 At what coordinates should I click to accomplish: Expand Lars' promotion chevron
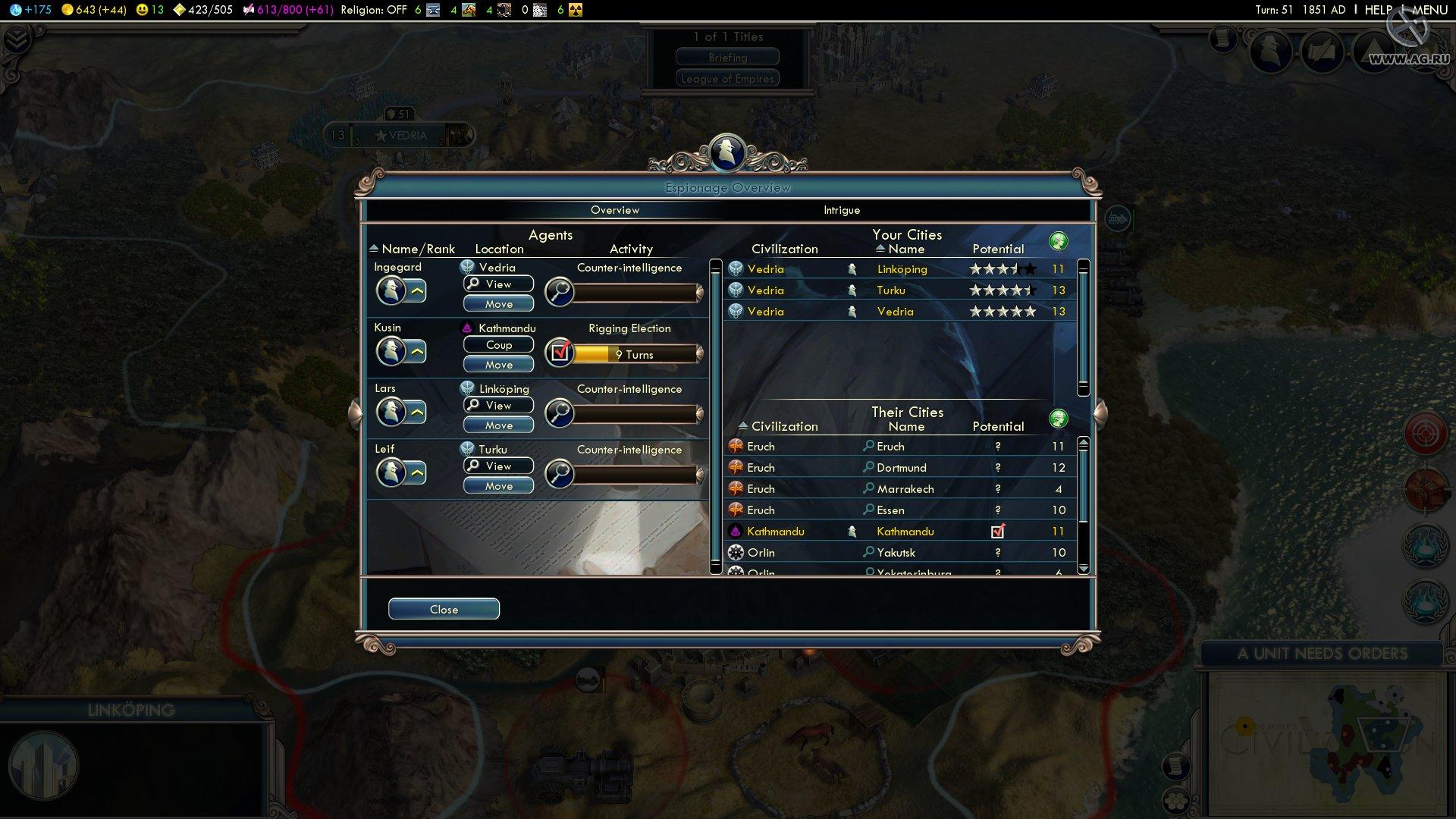click(418, 412)
